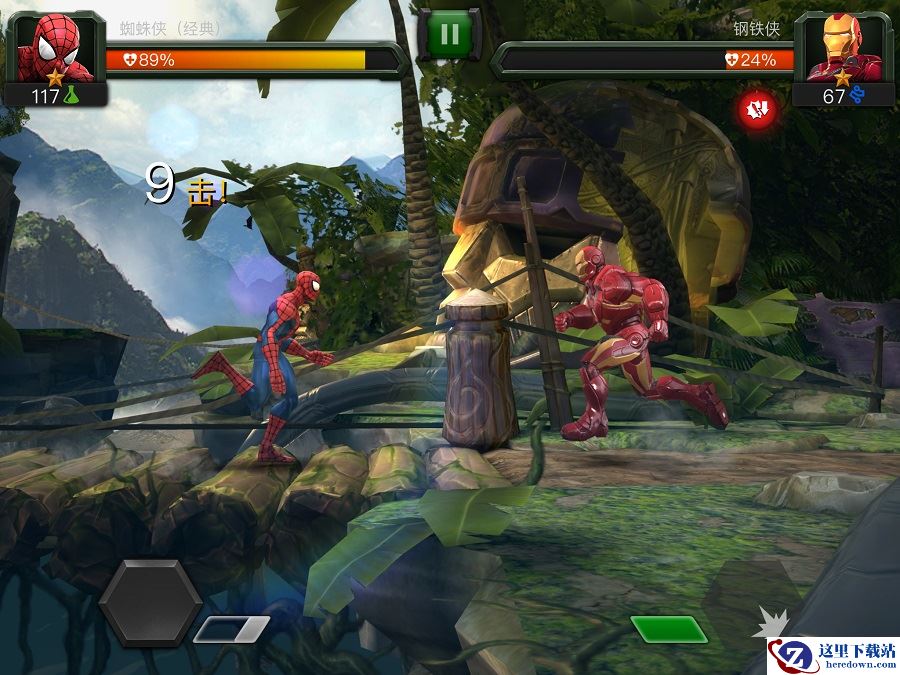Pause the fight with the green button

click(x=449, y=35)
